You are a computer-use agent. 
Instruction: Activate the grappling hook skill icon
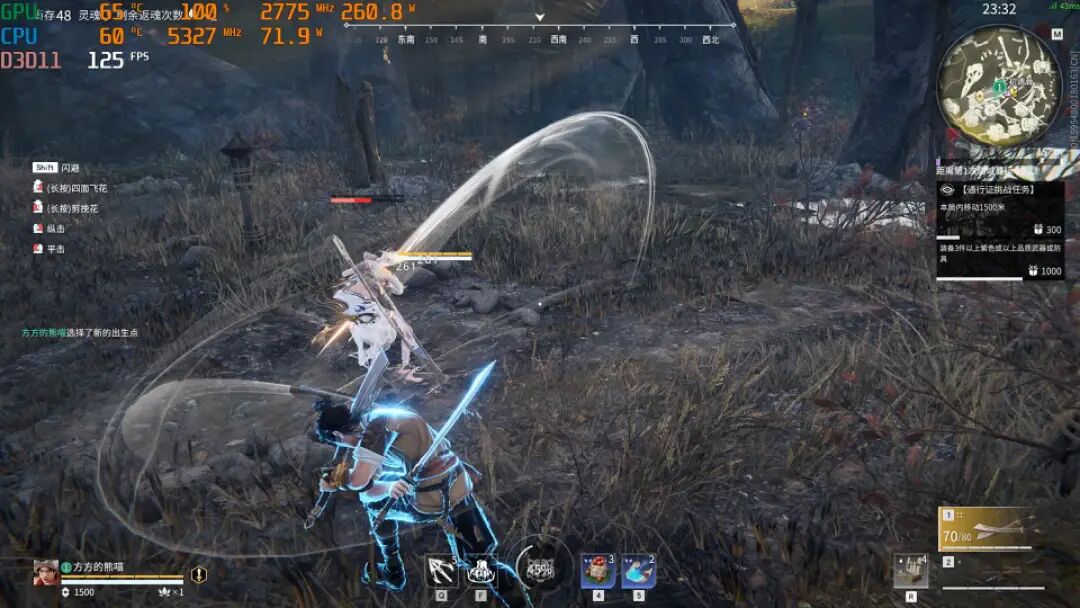[x=441, y=571]
